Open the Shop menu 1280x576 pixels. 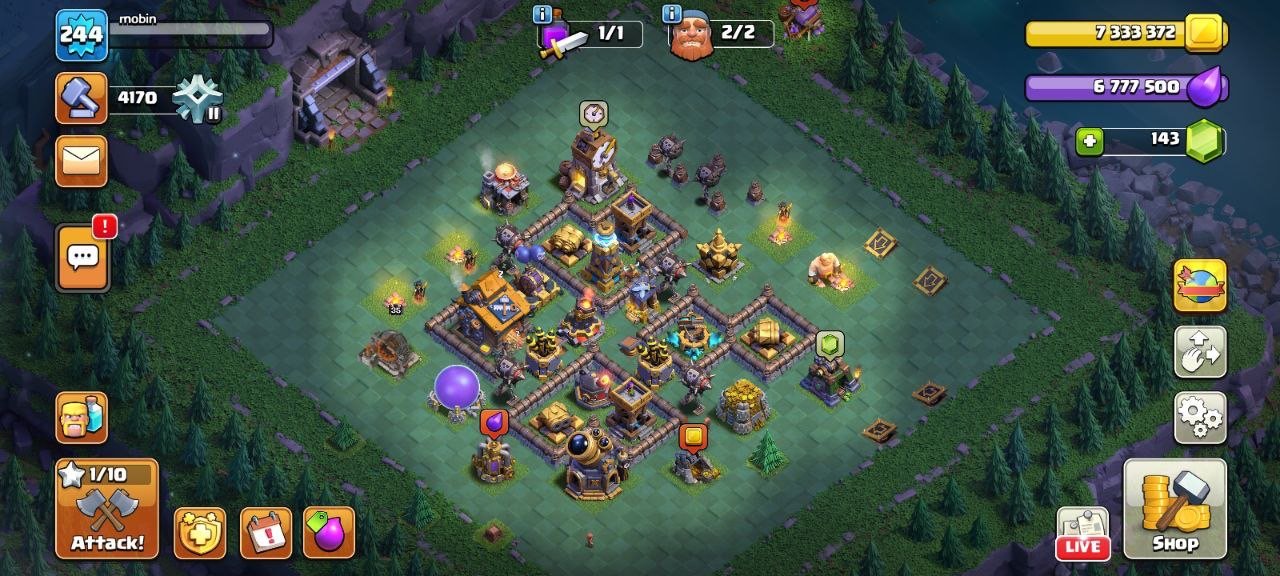click(x=1175, y=508)
